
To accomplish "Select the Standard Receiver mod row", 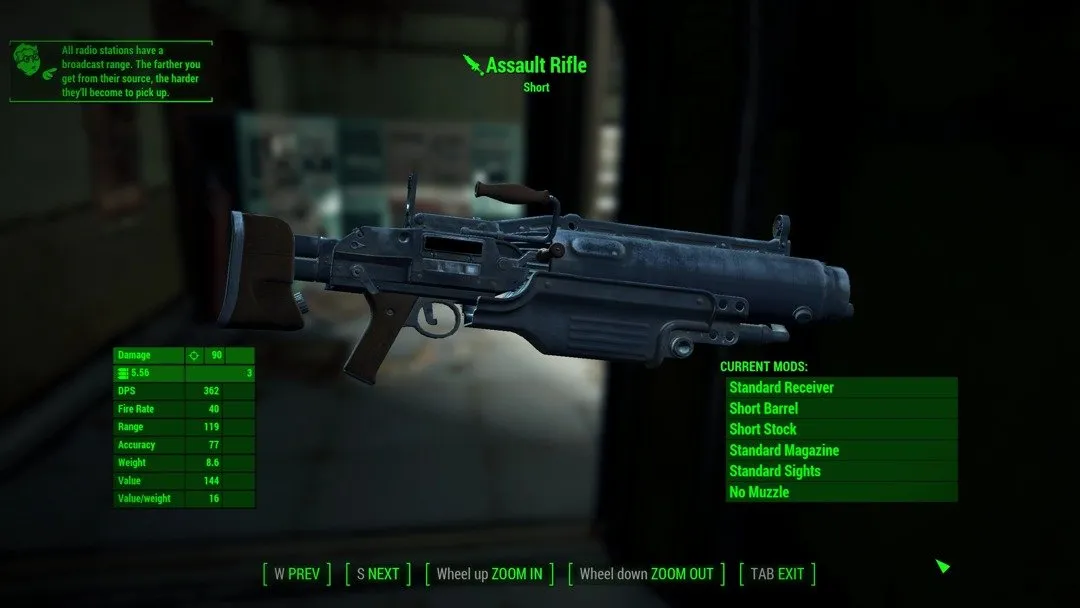I will pos(841,387).
